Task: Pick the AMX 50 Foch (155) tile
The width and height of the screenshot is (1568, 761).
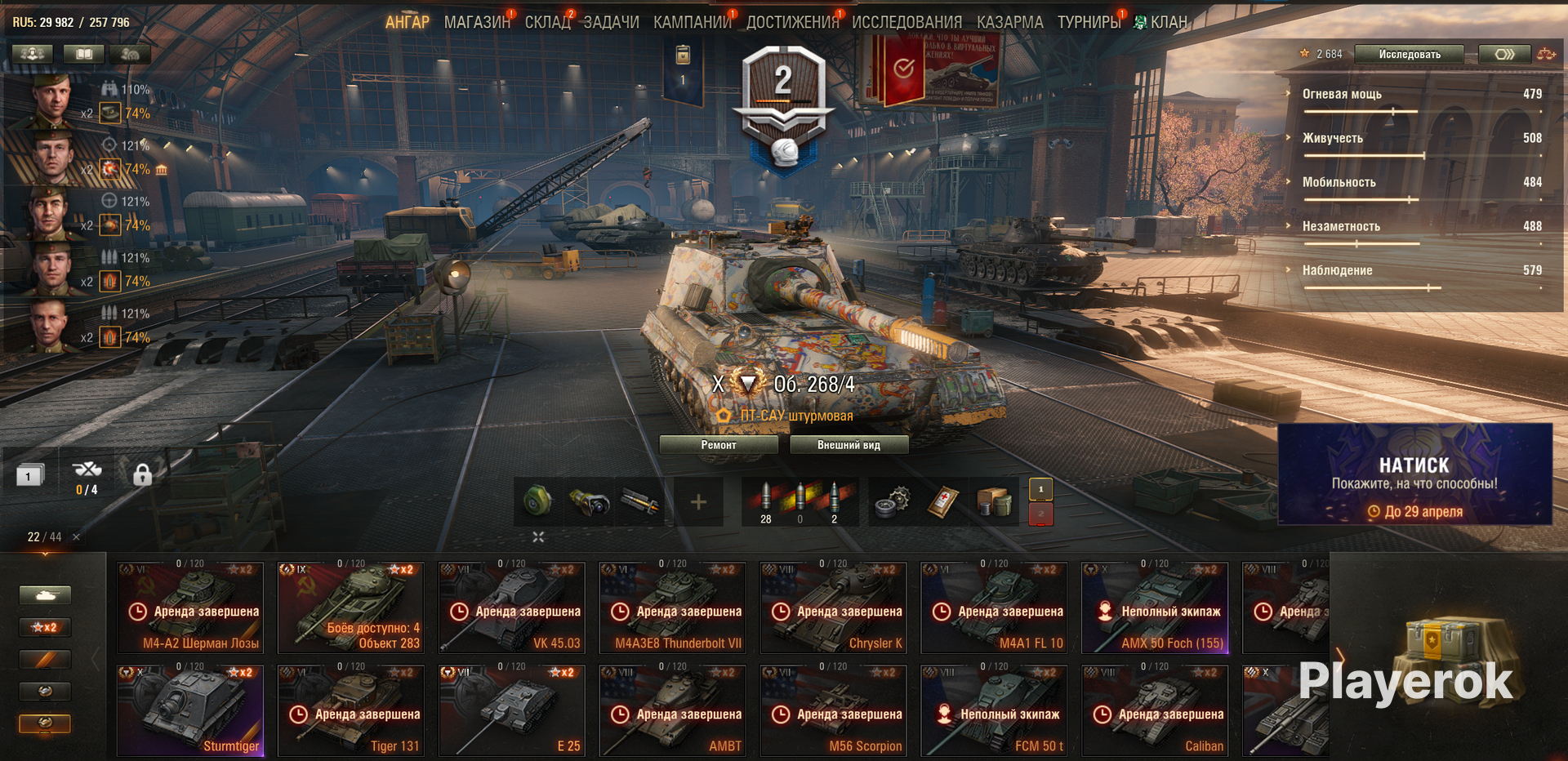Action: point(1155,607)
